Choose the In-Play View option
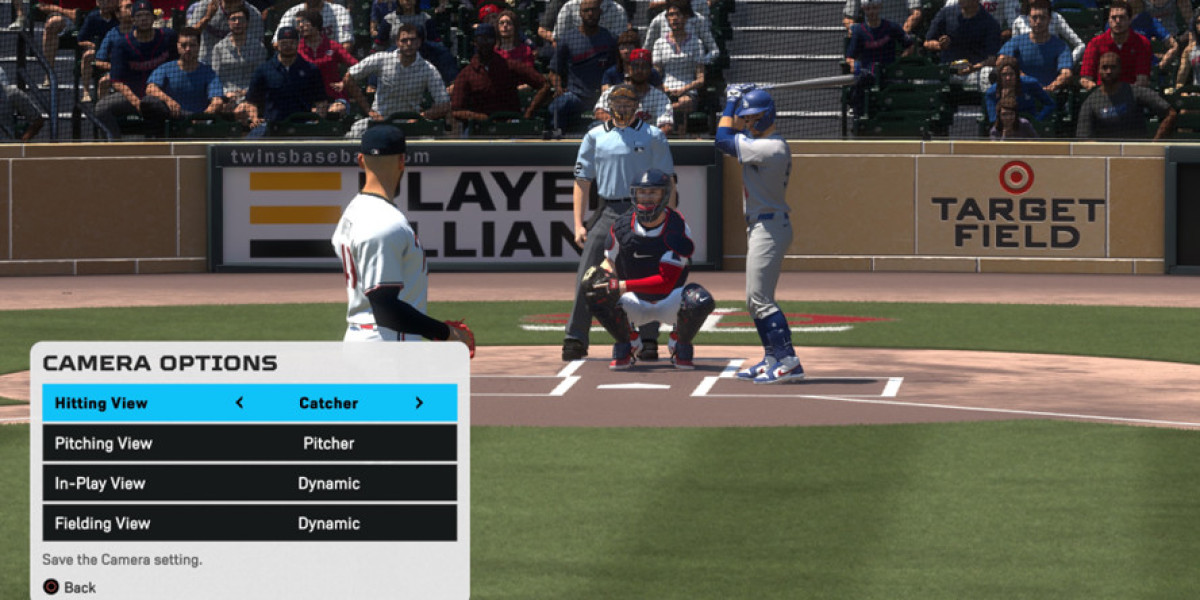Screen dimensions: 1200x600 click(x=249, y=483)
